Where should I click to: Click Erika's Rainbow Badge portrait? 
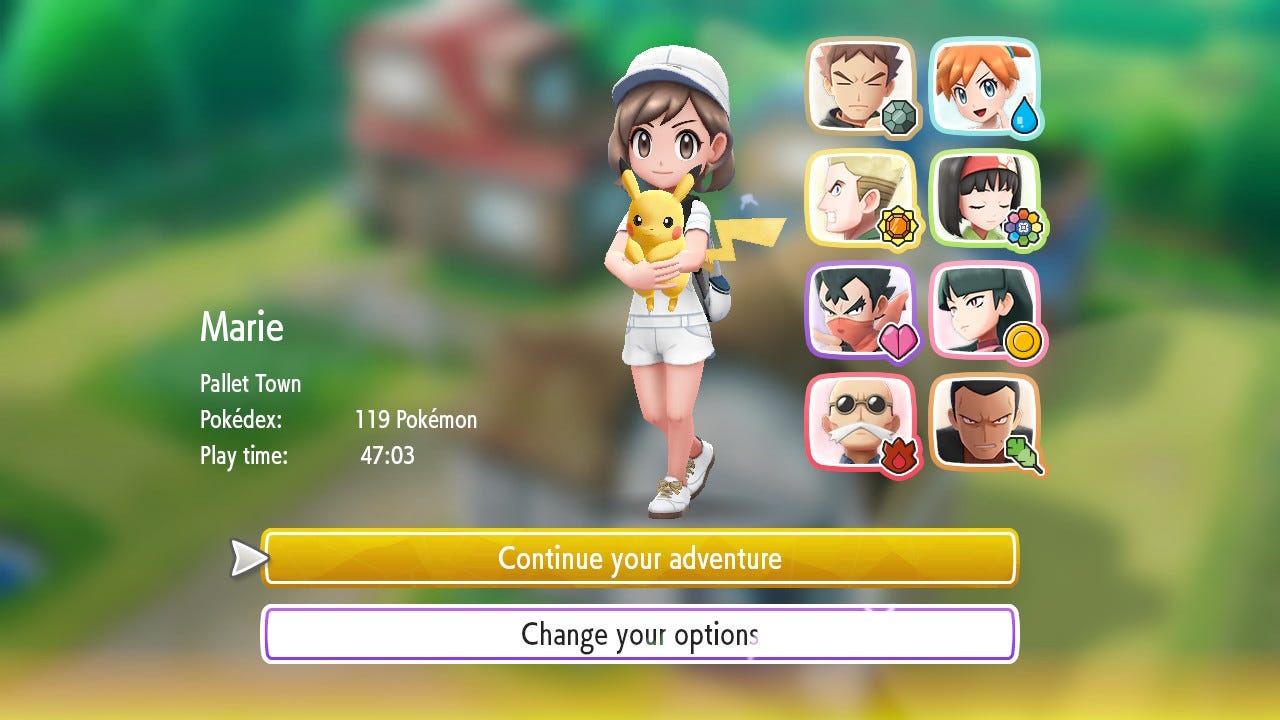point(984,198)
